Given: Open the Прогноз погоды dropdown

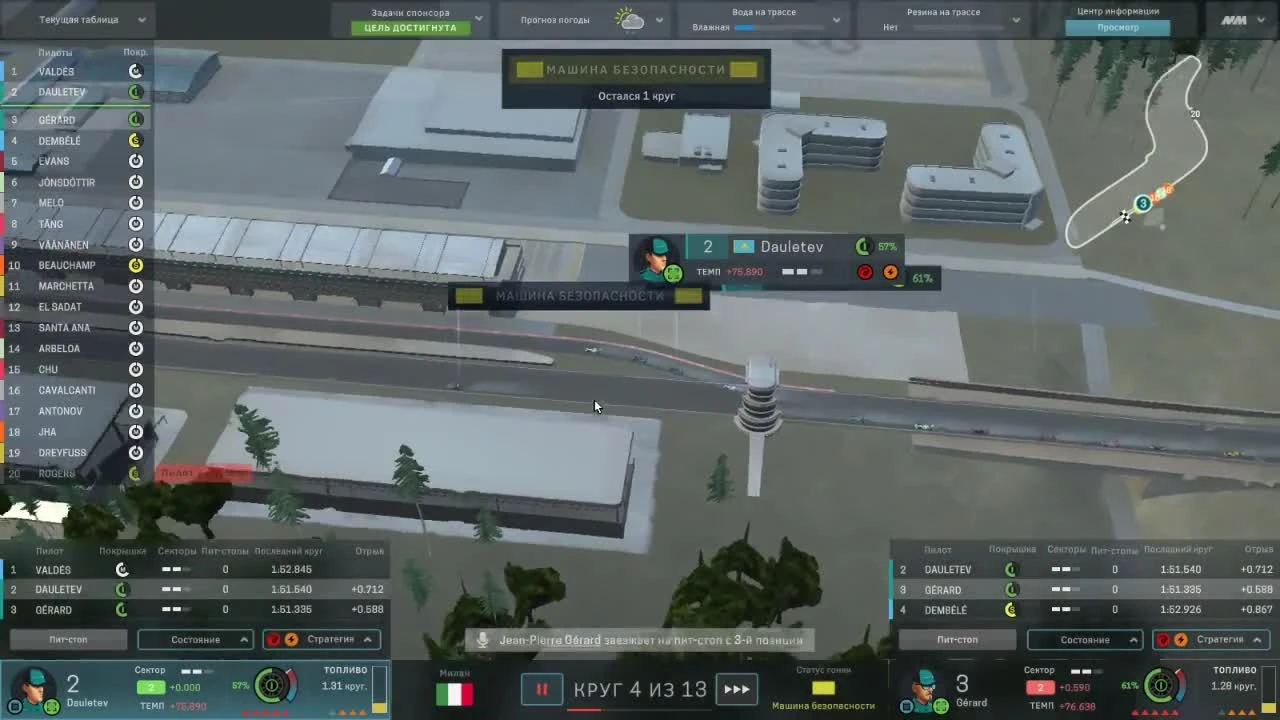Looking at the screenshot, I should [x=659, y=18].
